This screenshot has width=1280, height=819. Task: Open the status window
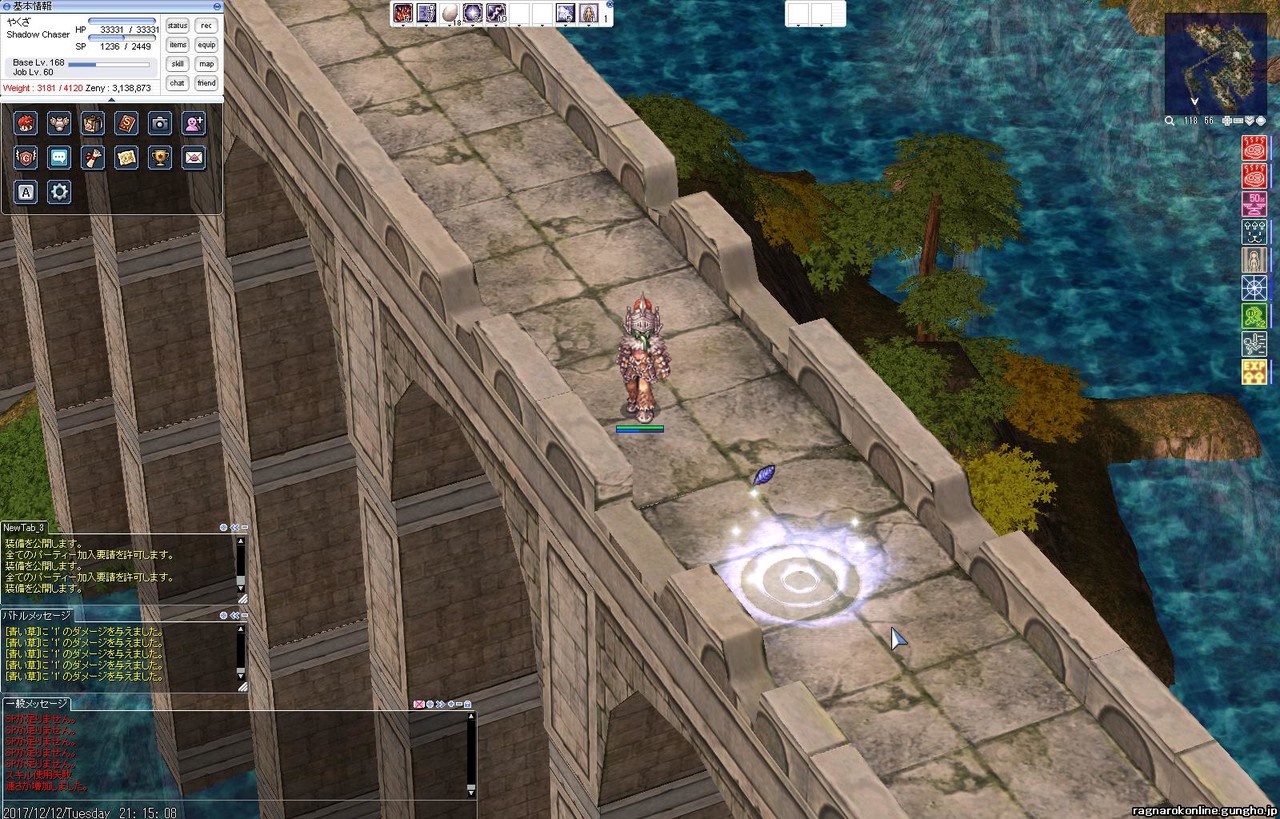(x=177, y=25)
